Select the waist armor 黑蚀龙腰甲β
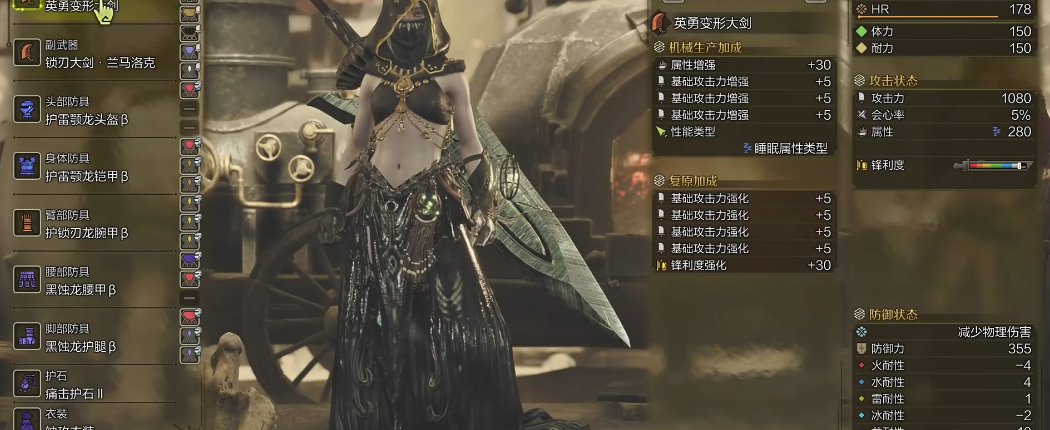This screenshot has width=1050, height=430. coord(90,281)
